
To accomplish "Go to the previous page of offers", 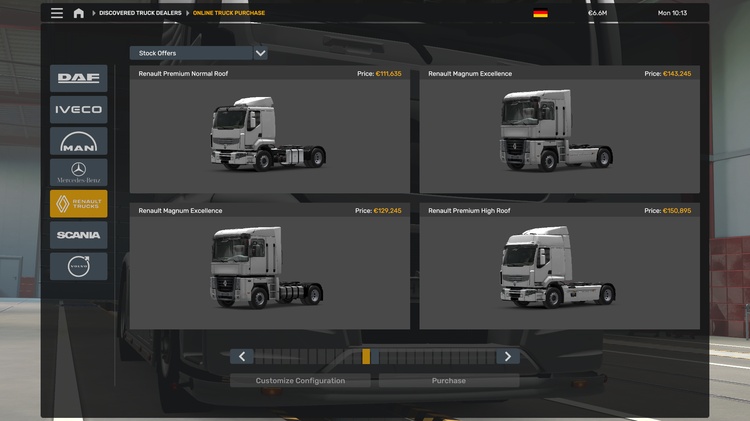I will (241, 356).
